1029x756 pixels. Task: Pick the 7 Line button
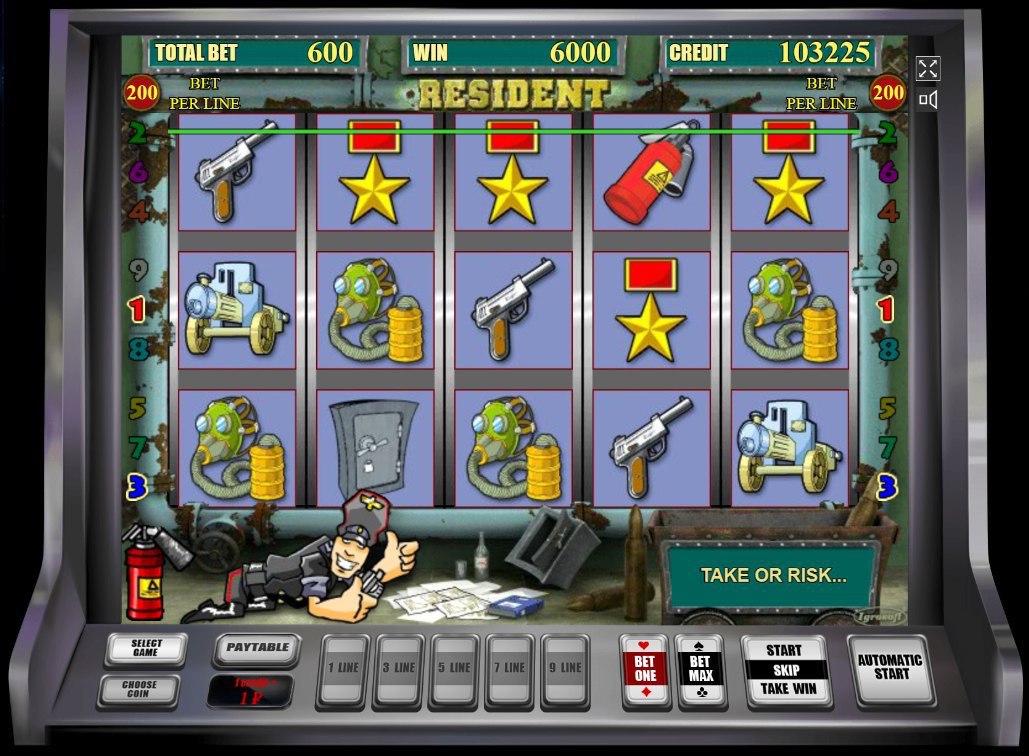(509, 668)
